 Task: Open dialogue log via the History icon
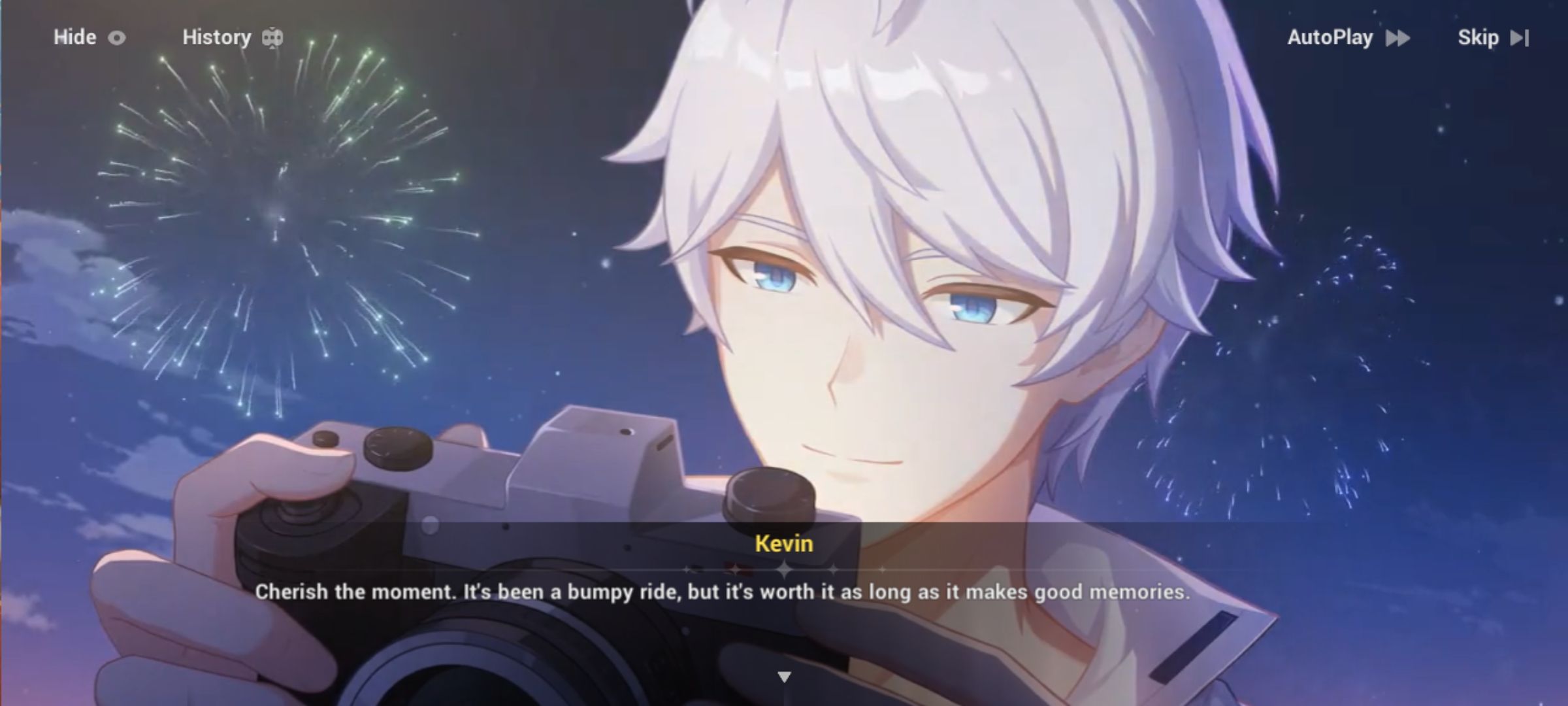click(x=271, y=37)
